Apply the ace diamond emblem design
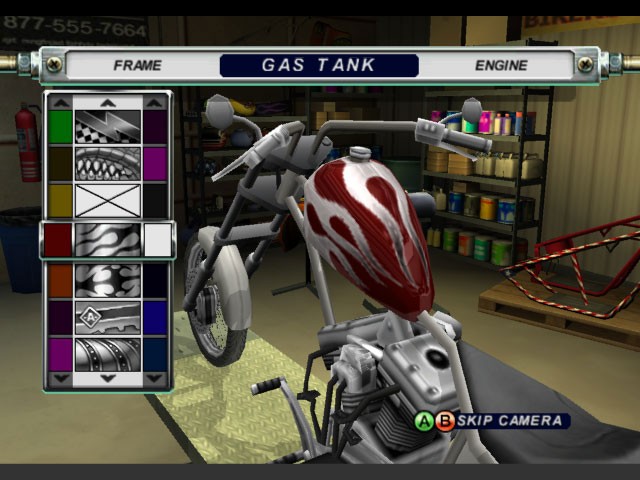This screenshot has width=640, height=480. coord(108,317)
